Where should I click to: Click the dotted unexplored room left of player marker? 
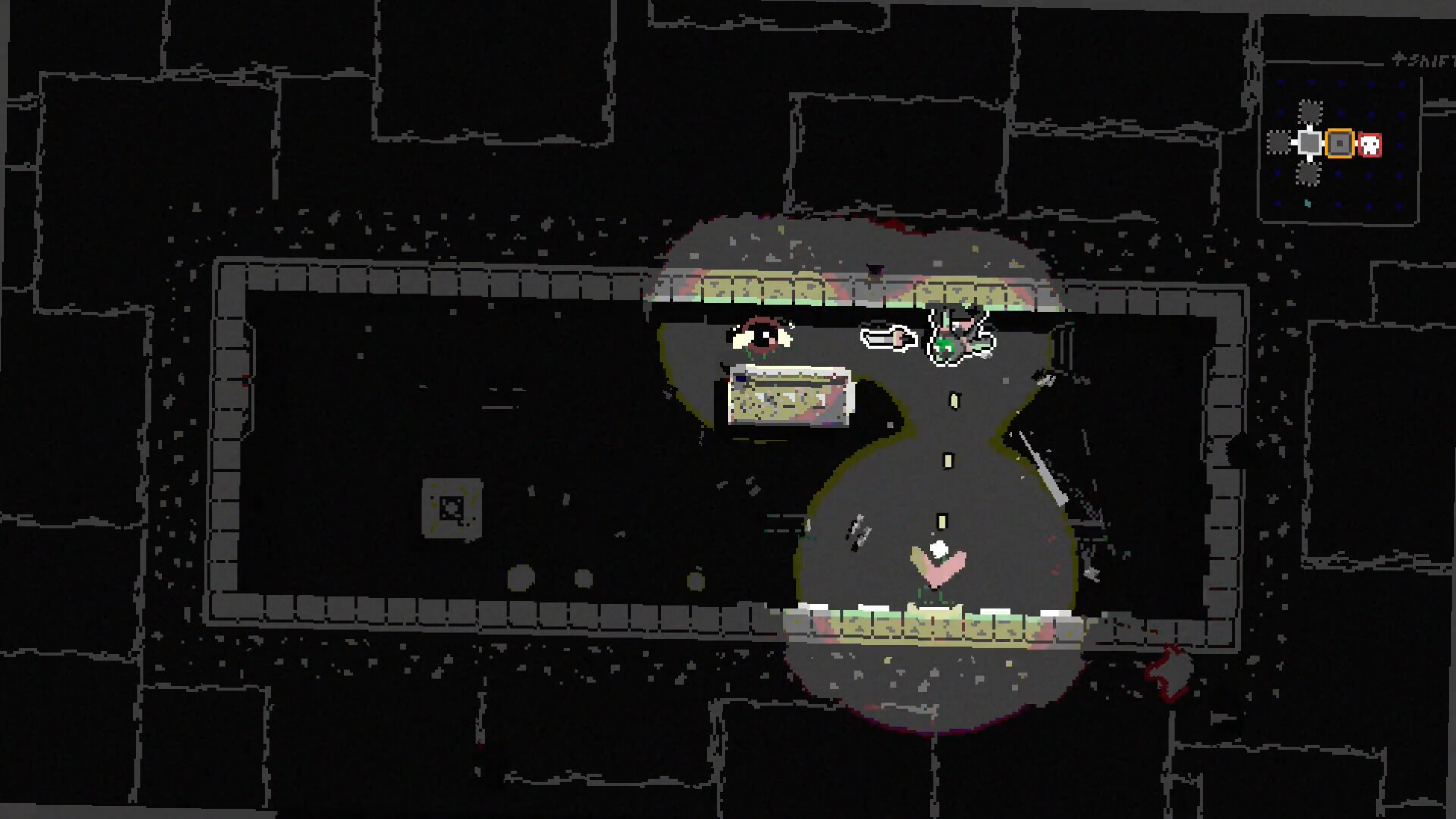coord(1279,142)
